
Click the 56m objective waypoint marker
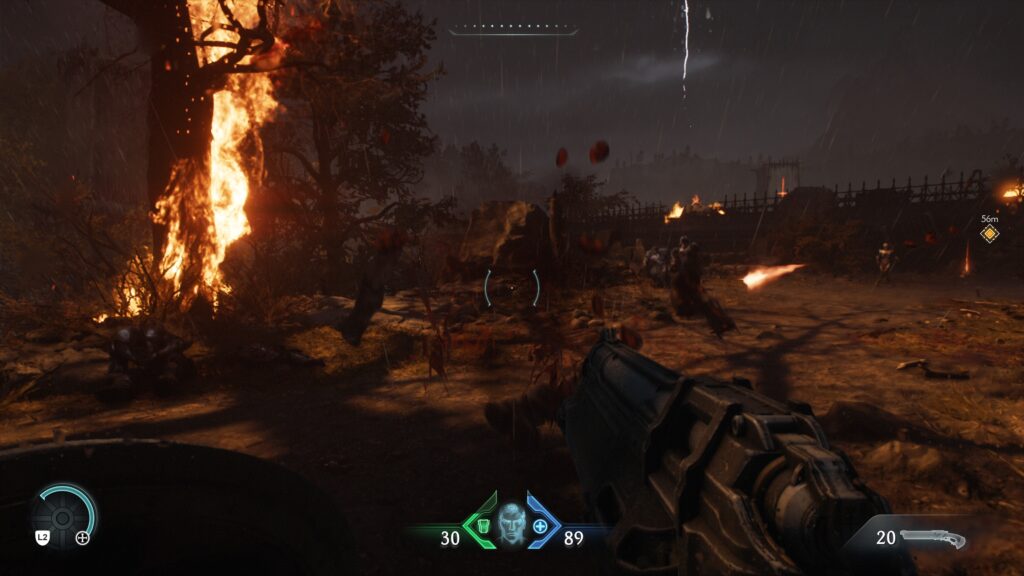point(989,234)
